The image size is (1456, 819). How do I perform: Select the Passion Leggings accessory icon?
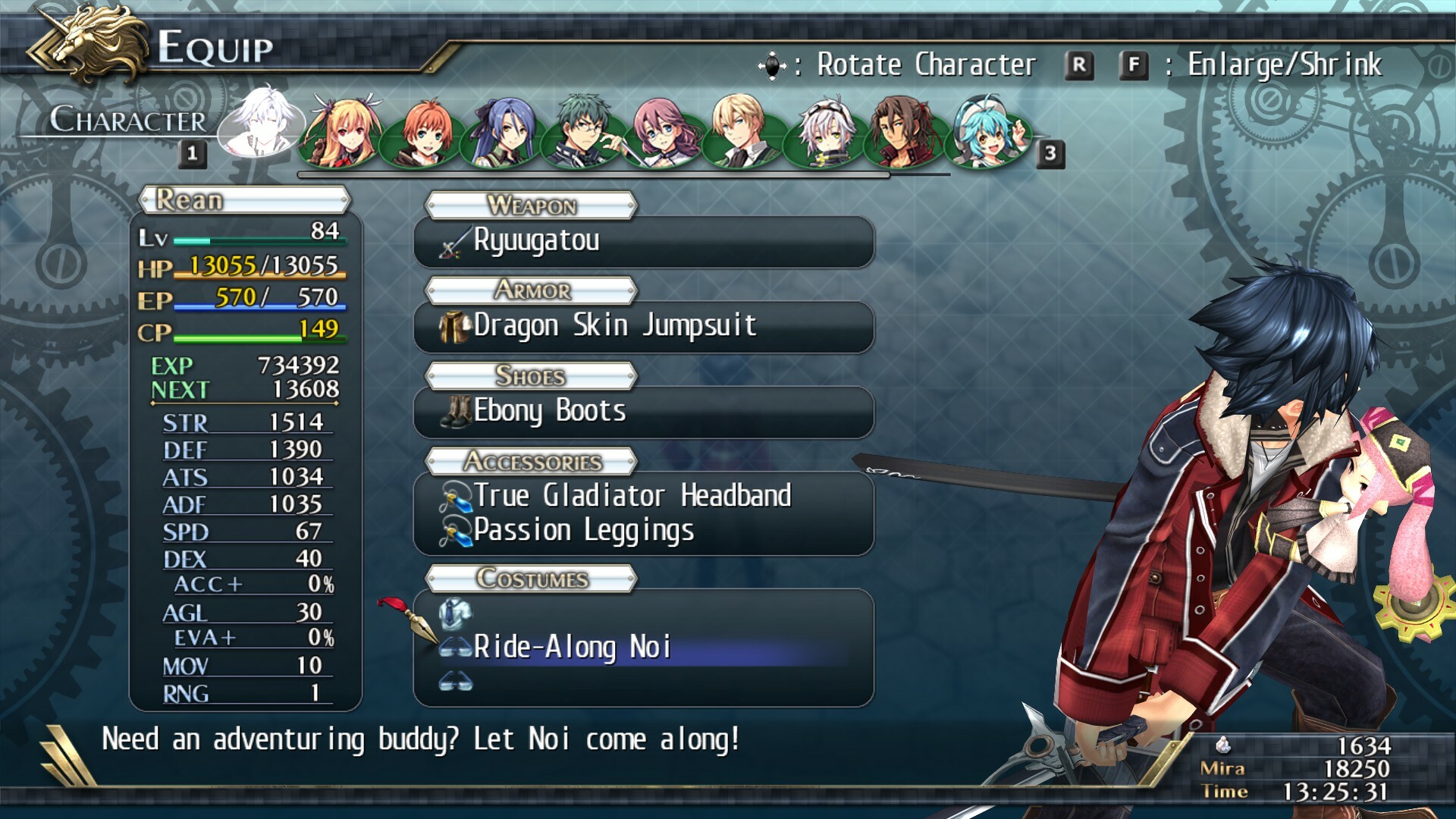[x=457, y=531]
